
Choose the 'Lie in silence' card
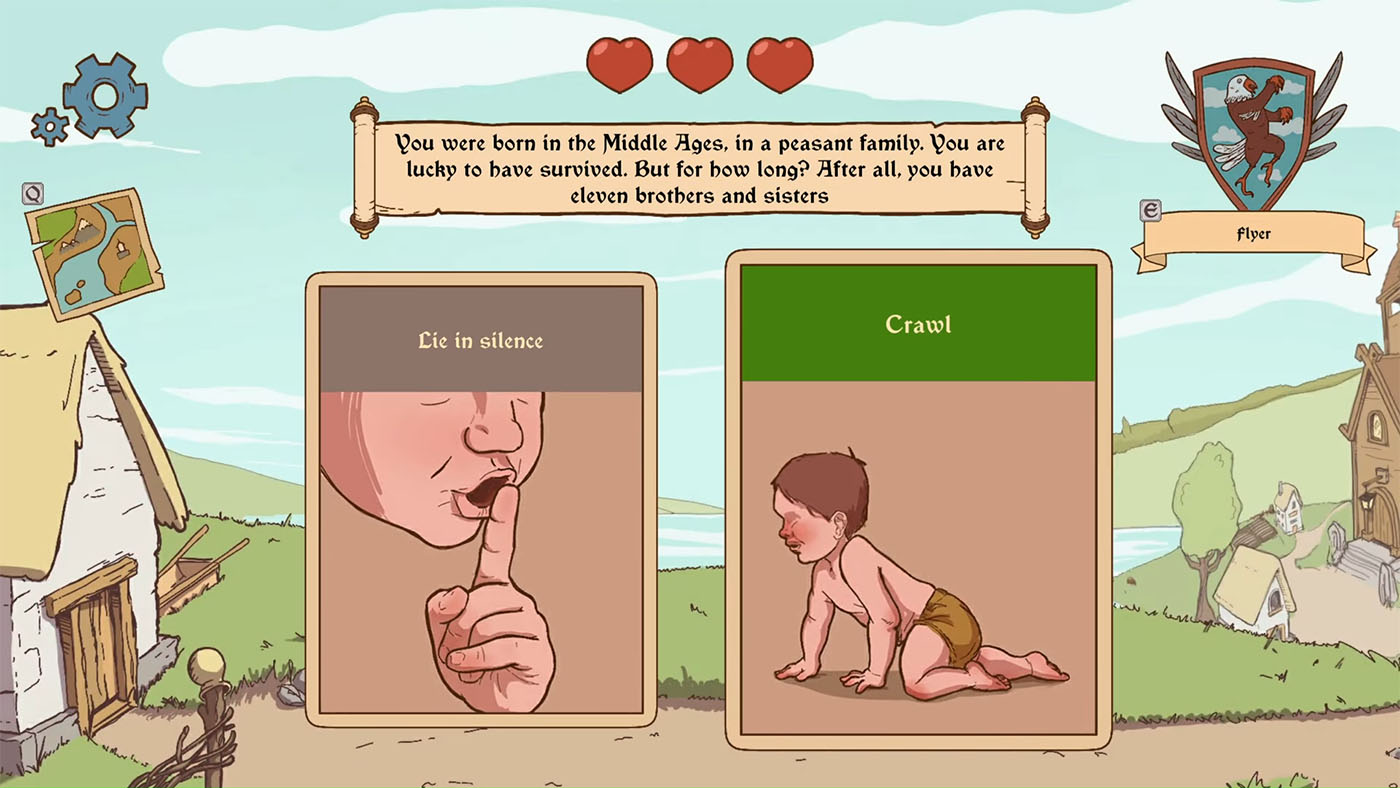point(480,500)
